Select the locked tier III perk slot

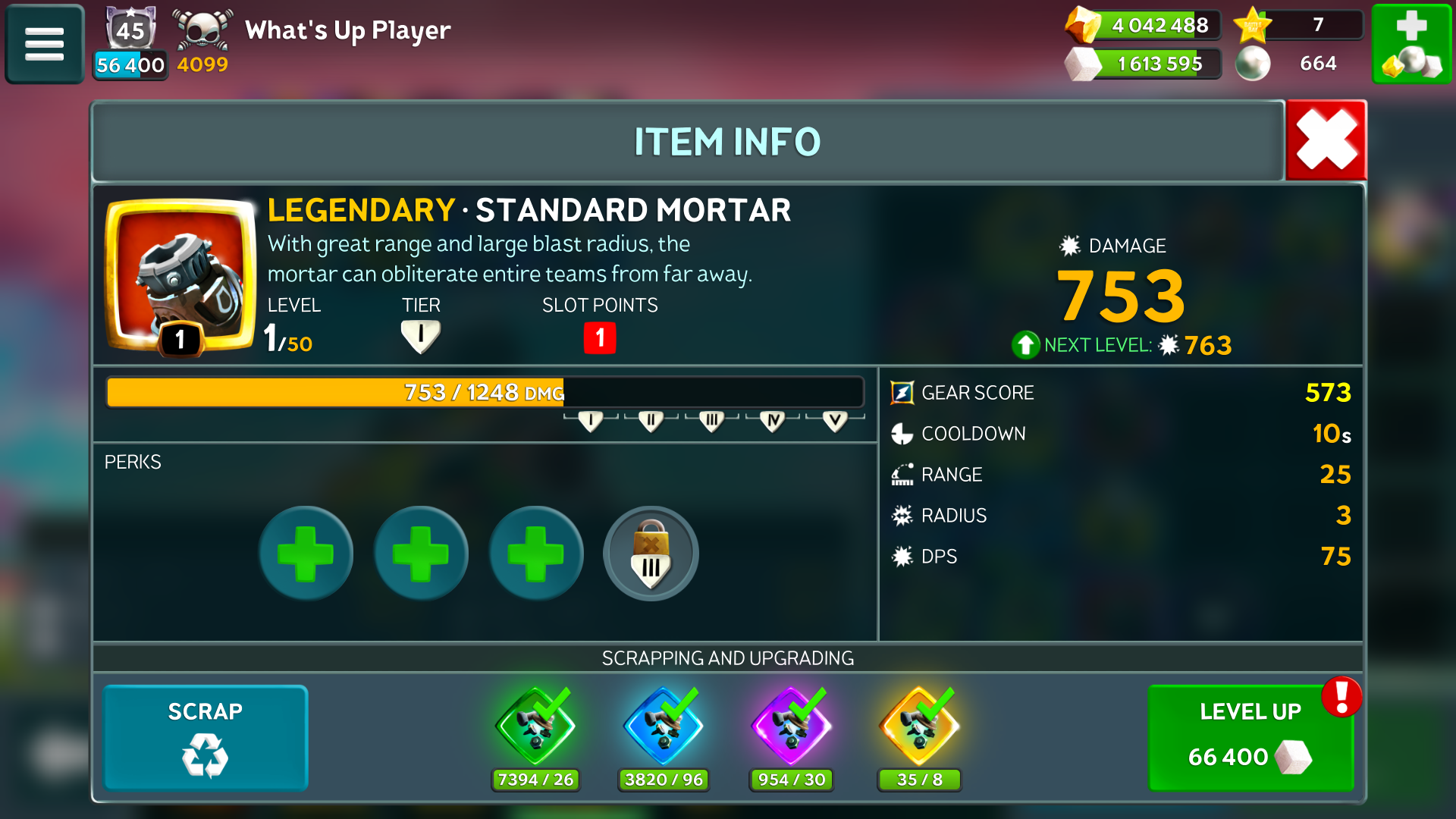point(651,554)
